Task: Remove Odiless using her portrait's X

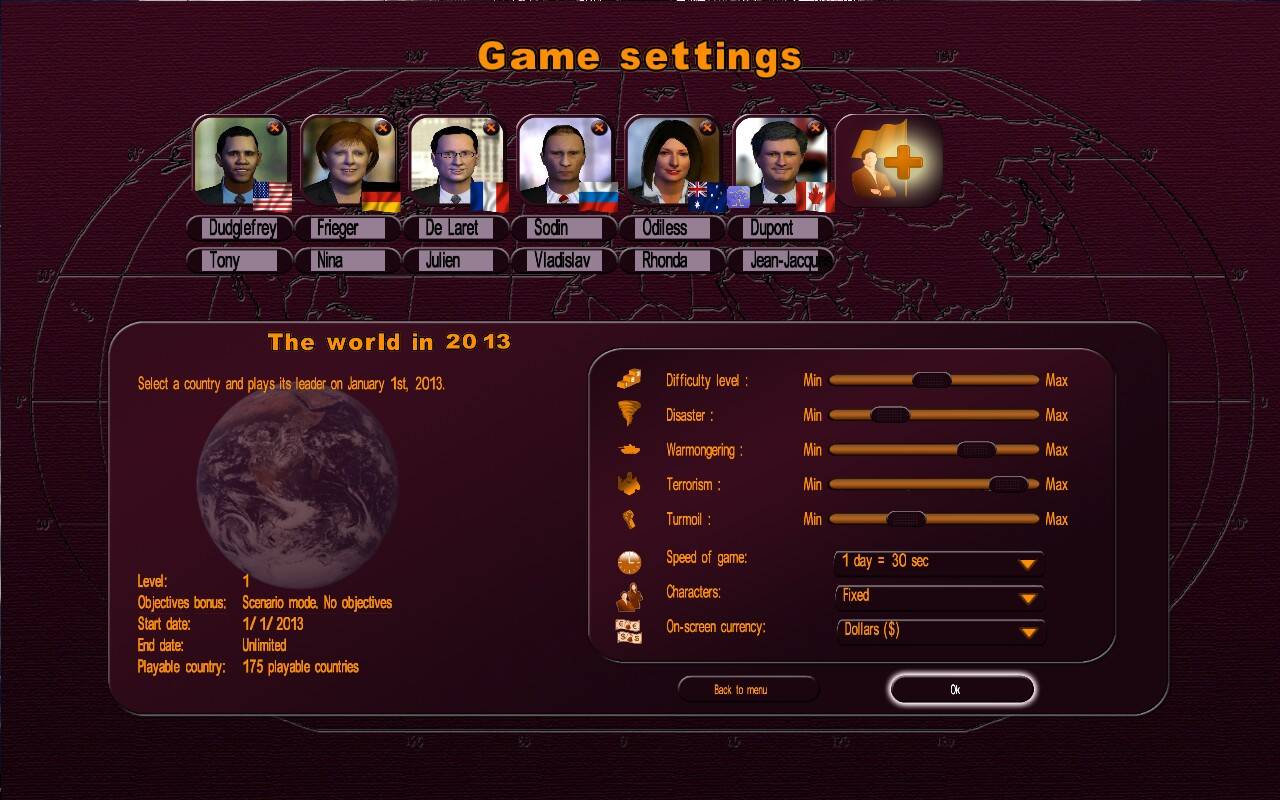Action: pos(707,128)
